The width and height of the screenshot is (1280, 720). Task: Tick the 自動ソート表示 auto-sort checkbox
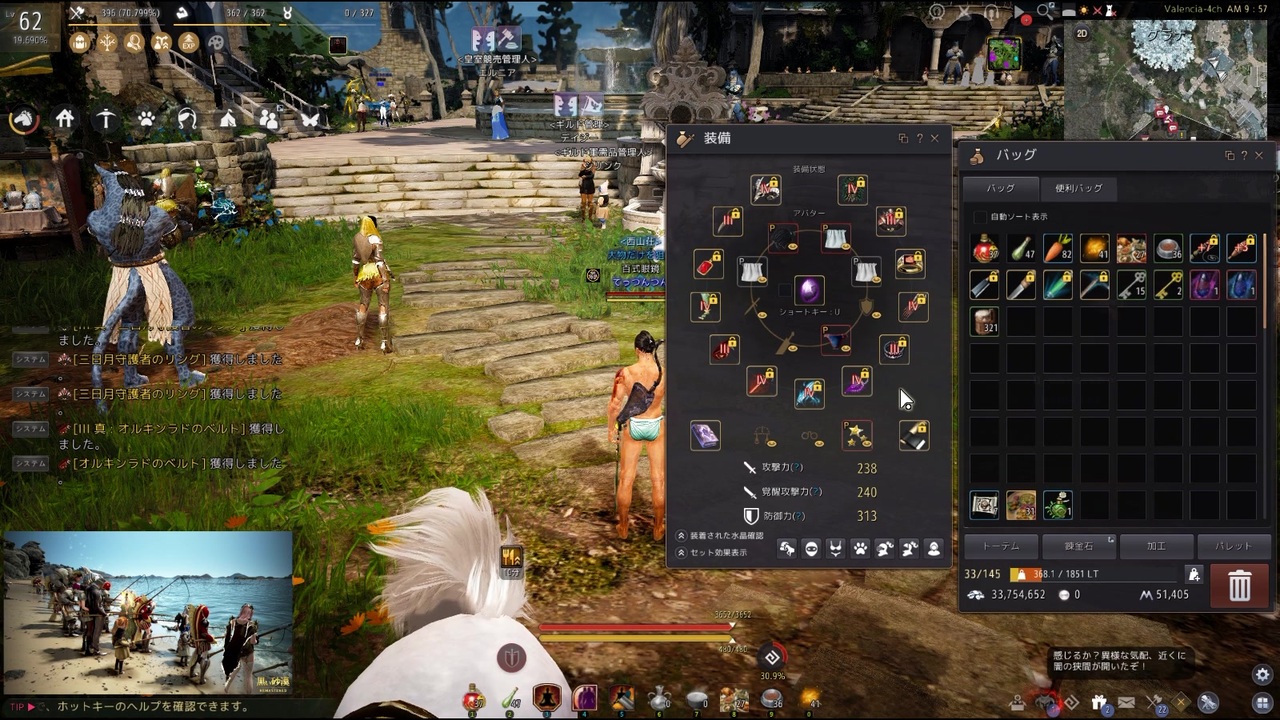(x=979, y=217)
